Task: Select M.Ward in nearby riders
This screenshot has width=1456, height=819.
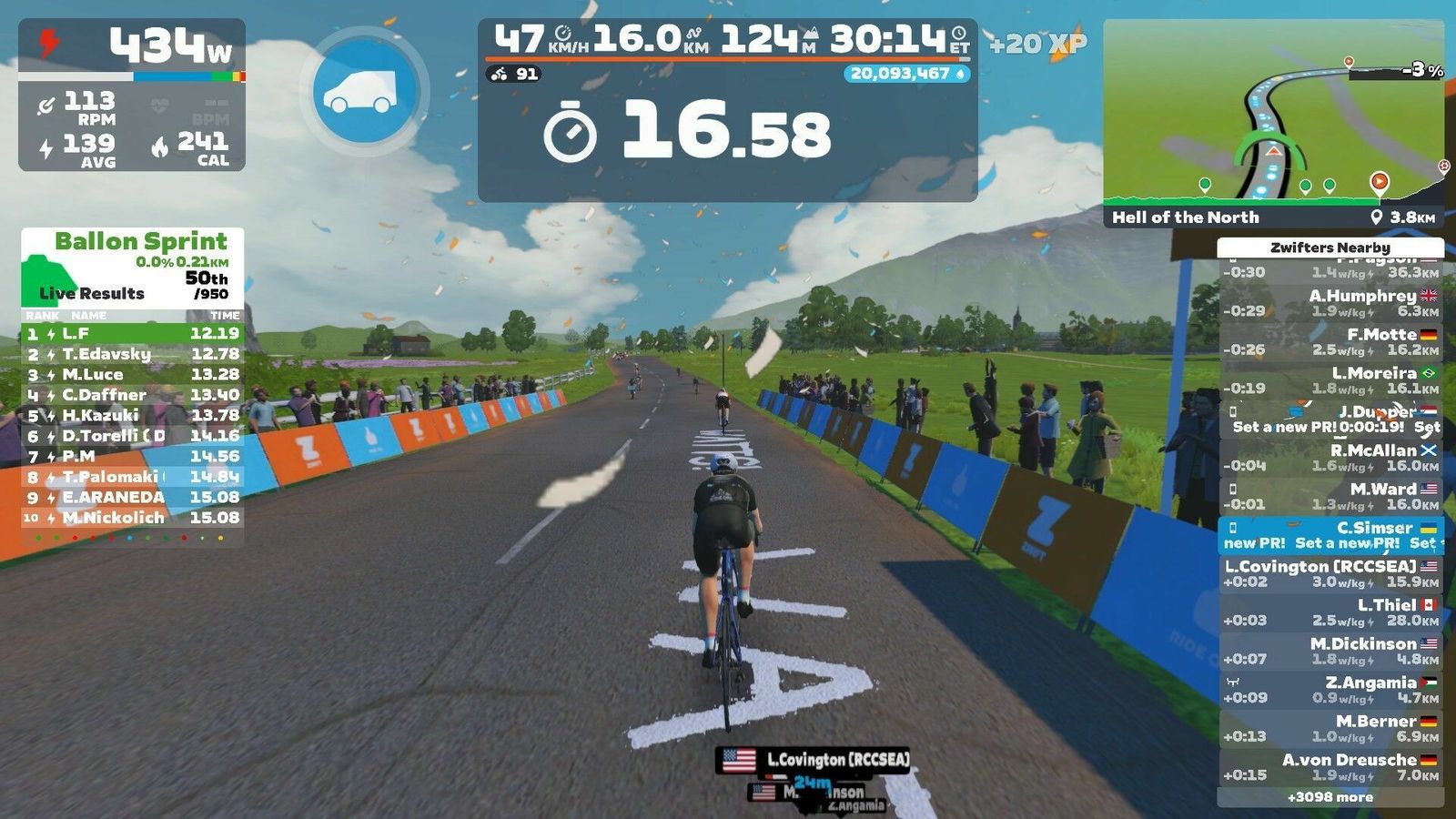Action: pos(1330,497)
